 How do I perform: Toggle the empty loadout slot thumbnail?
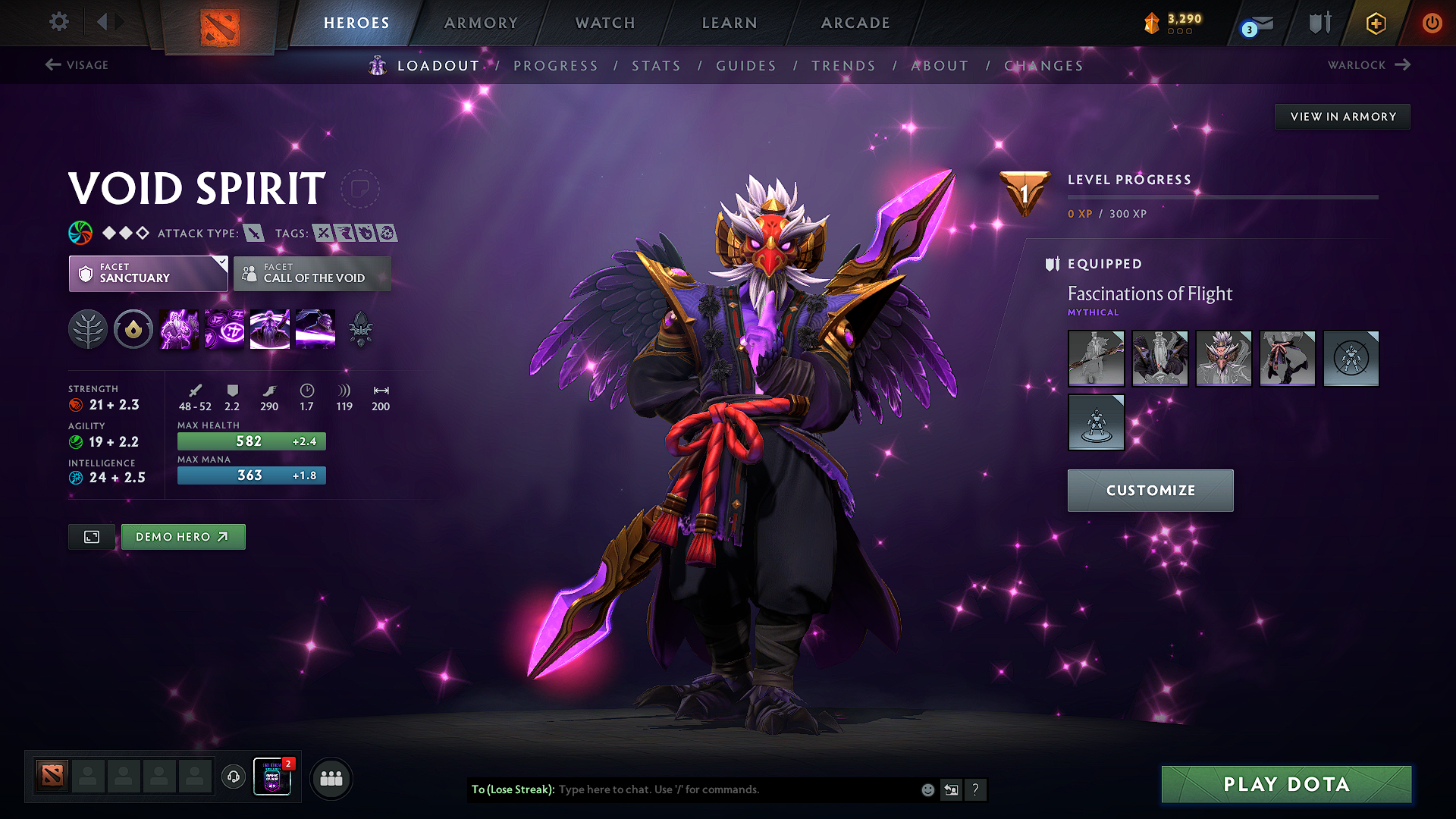[x=1351, y=359]
